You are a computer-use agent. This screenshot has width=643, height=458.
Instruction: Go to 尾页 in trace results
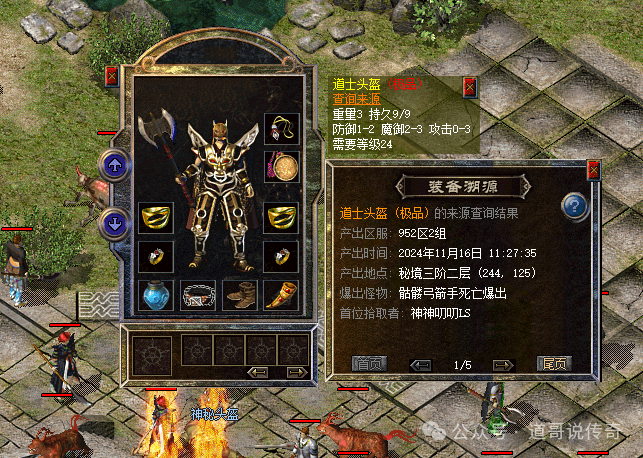[x=553, y=364]
